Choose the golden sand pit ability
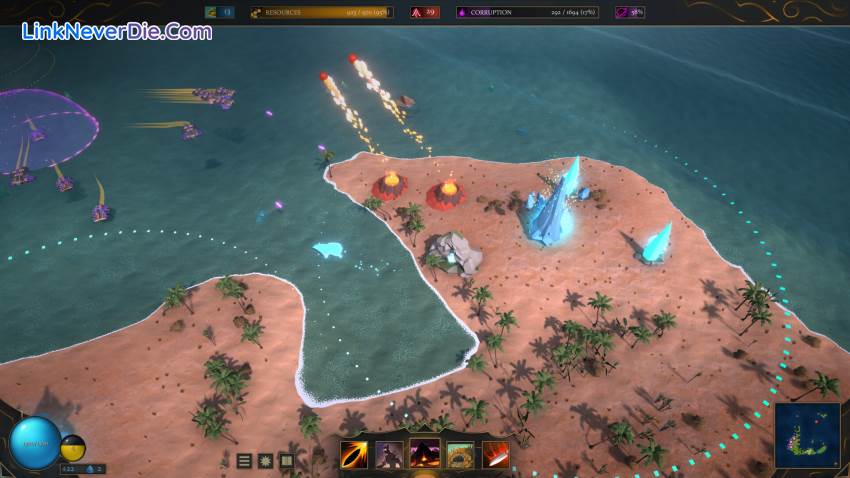The image size is (850, 478). 460,455
